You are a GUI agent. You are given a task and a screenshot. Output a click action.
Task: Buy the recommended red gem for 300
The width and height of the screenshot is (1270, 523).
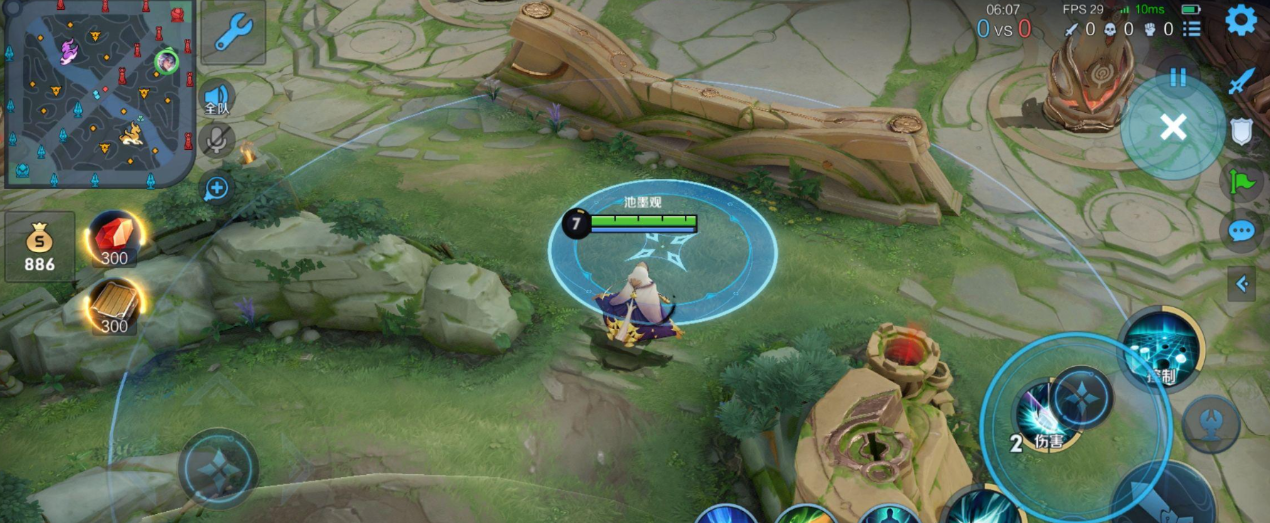[115, 240]
